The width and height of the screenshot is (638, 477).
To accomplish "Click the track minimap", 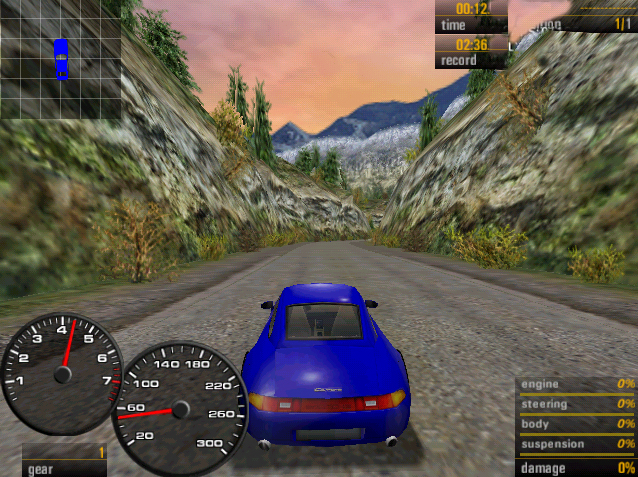I will pos(61,60).
